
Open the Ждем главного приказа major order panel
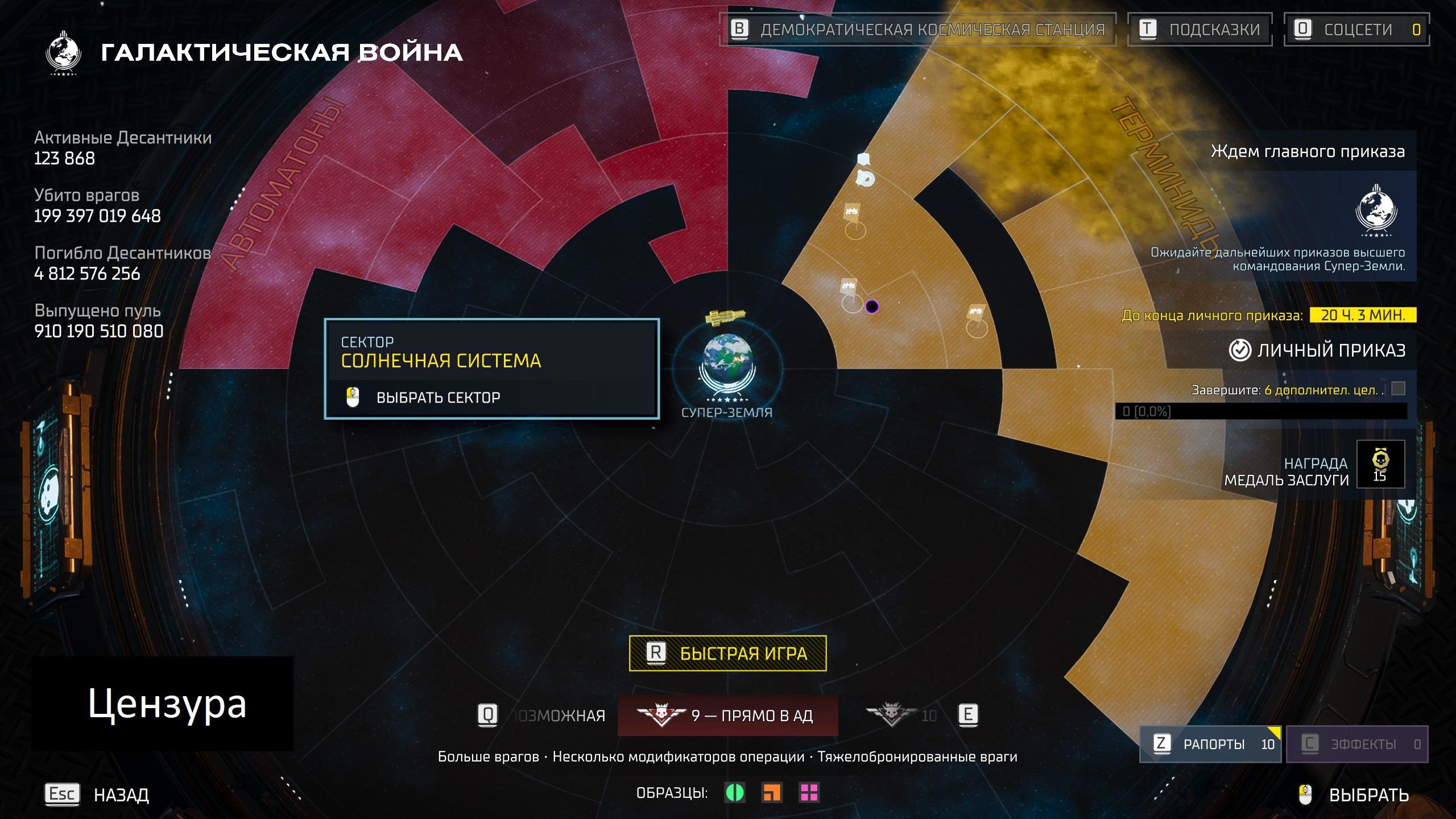[1307, 151]
